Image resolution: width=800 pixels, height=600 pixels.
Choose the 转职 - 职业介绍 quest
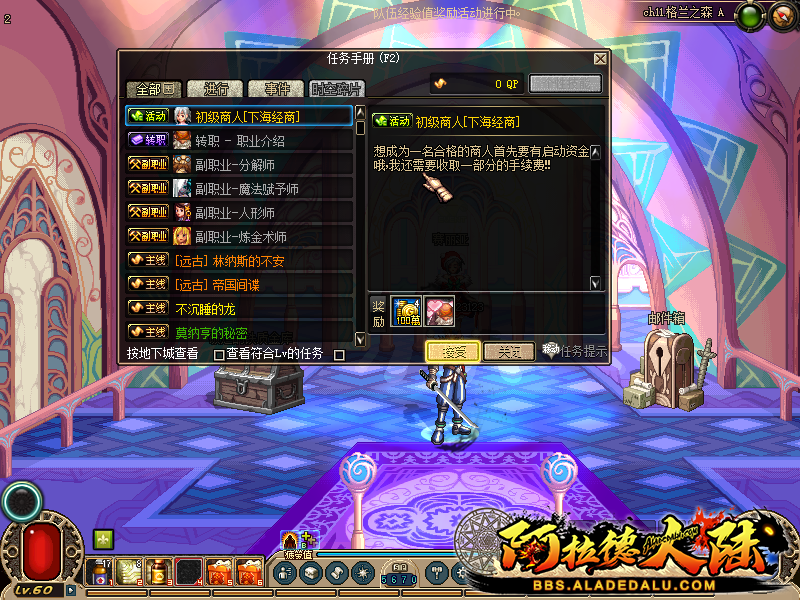[x=239, y=140]
